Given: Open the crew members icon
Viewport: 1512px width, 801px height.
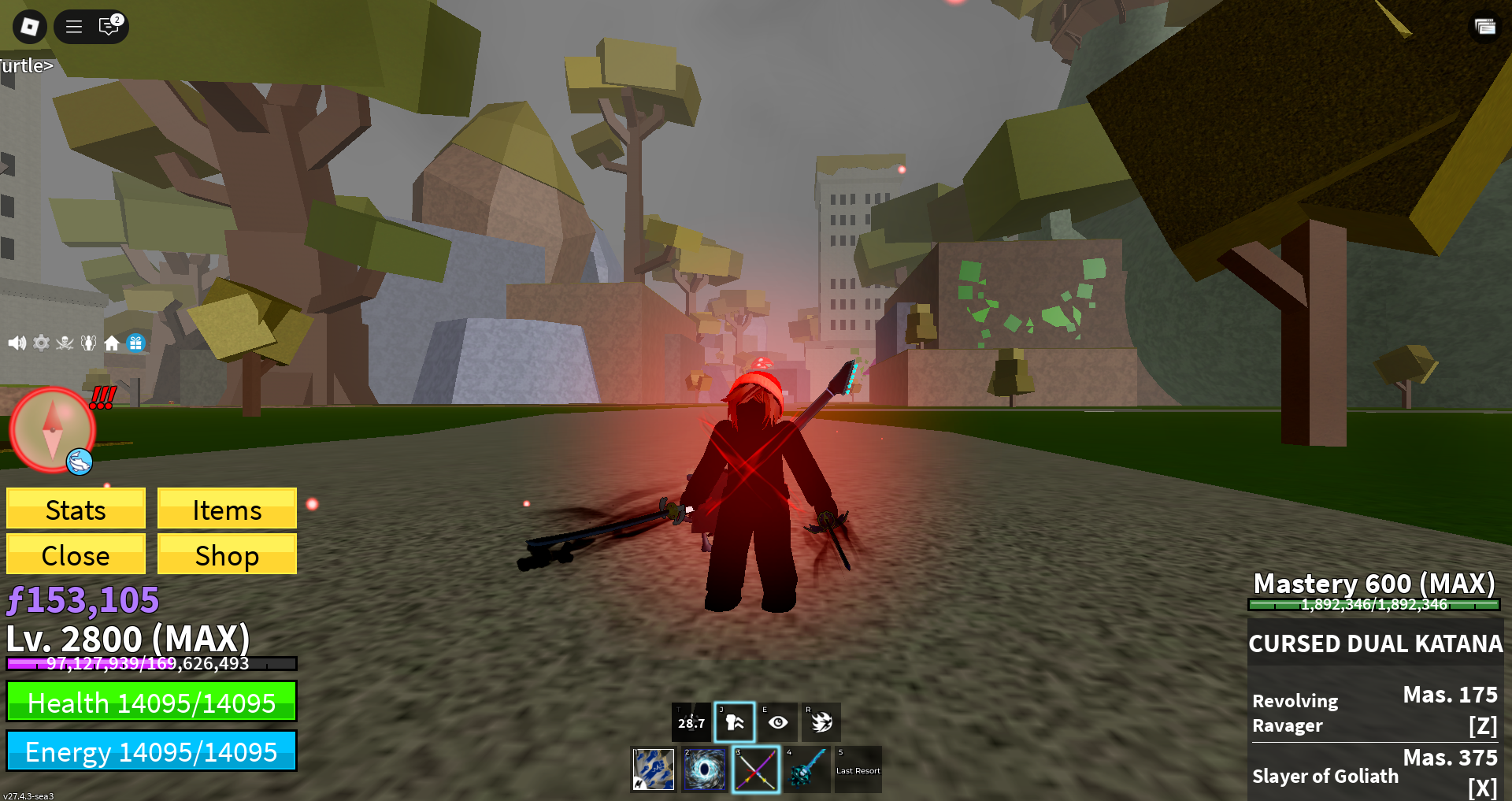Looking at the screenshot, I should (x=88, y=343).
